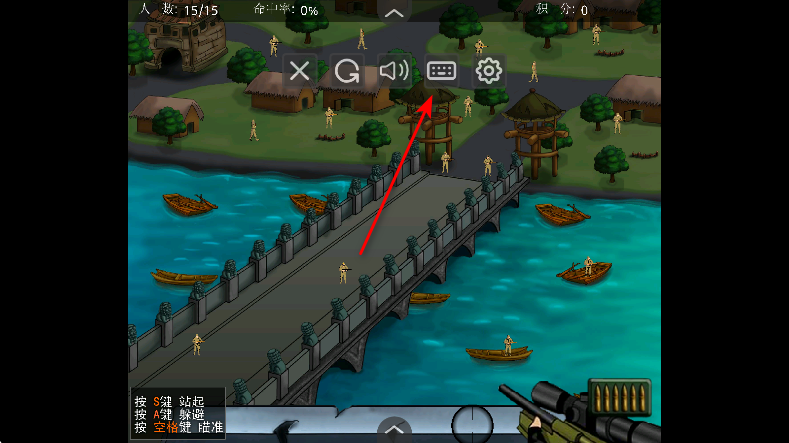Expand the bottom panel arrow
The height and width of the screenshot is (443, 789).
(395, 430)
